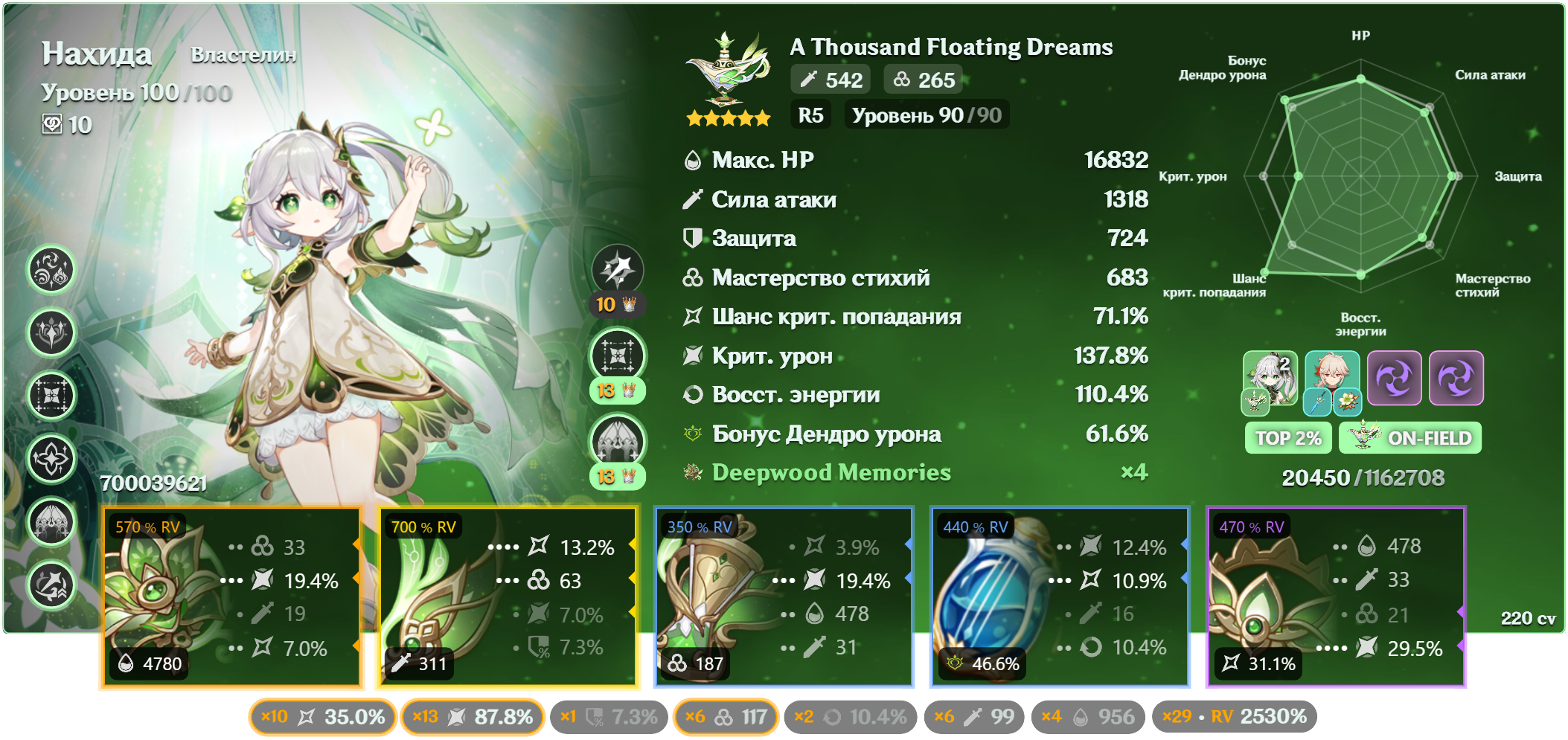Open the TOP 2% ranking badge
This screenshot has height=740, width=1568.
pos(1288,438)
